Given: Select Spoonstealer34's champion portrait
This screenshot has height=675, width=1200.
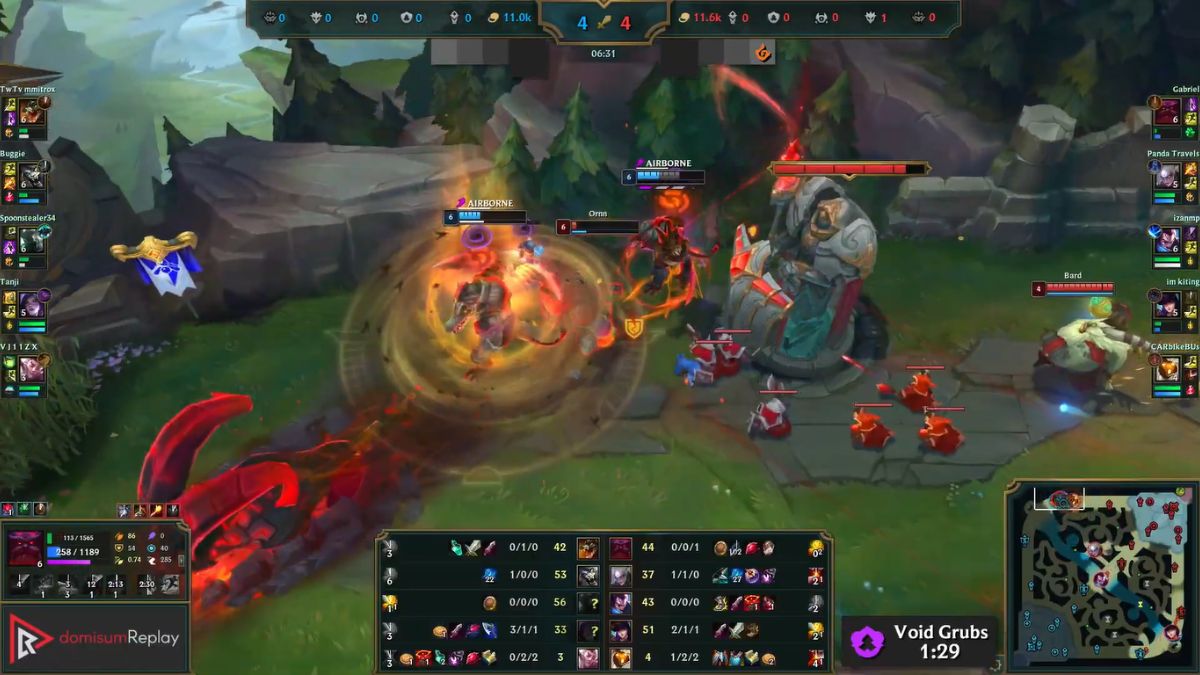Looking at the screenshot, I should coord(30,240).
